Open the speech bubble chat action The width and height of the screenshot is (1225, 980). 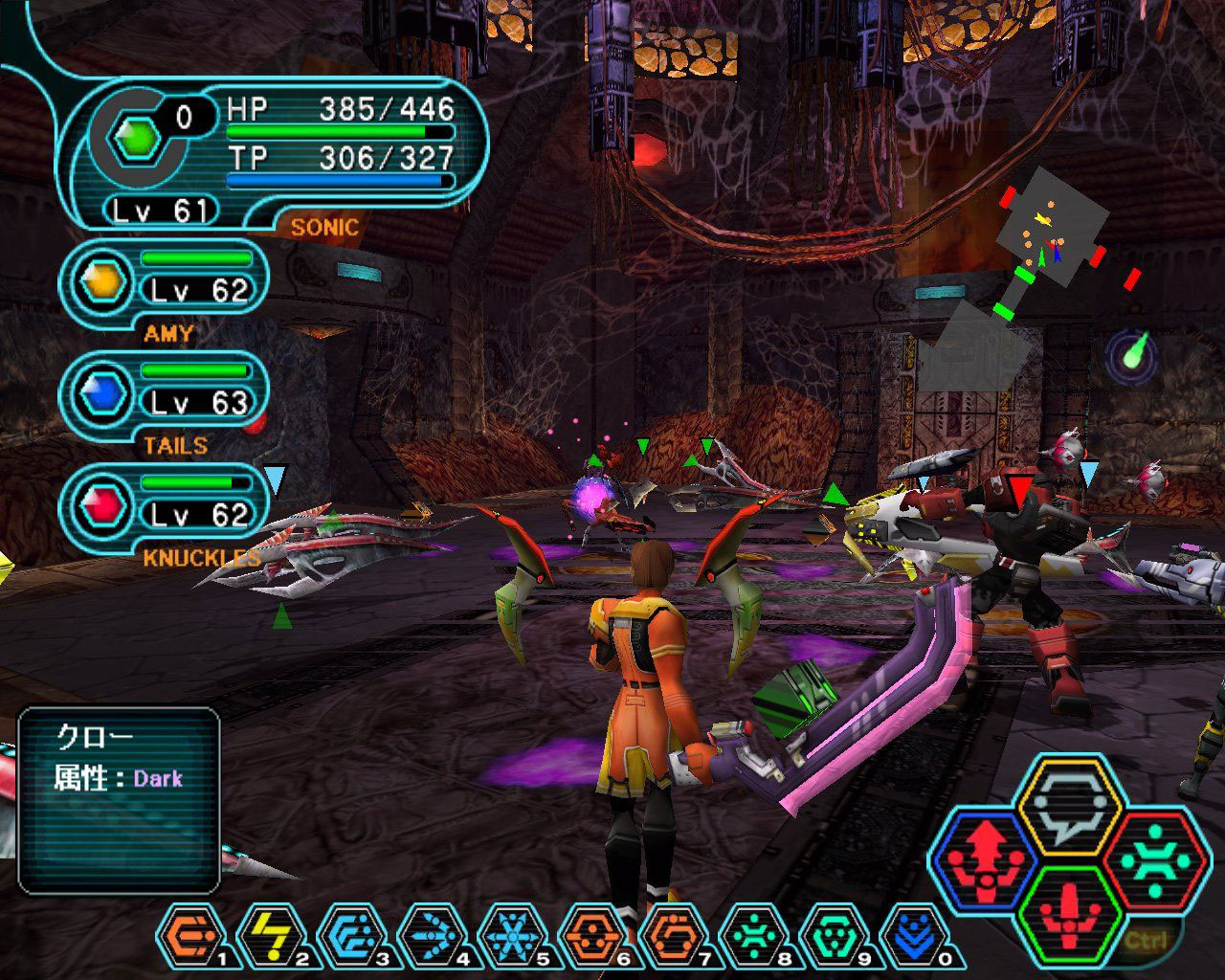[x=1068, y=813]
